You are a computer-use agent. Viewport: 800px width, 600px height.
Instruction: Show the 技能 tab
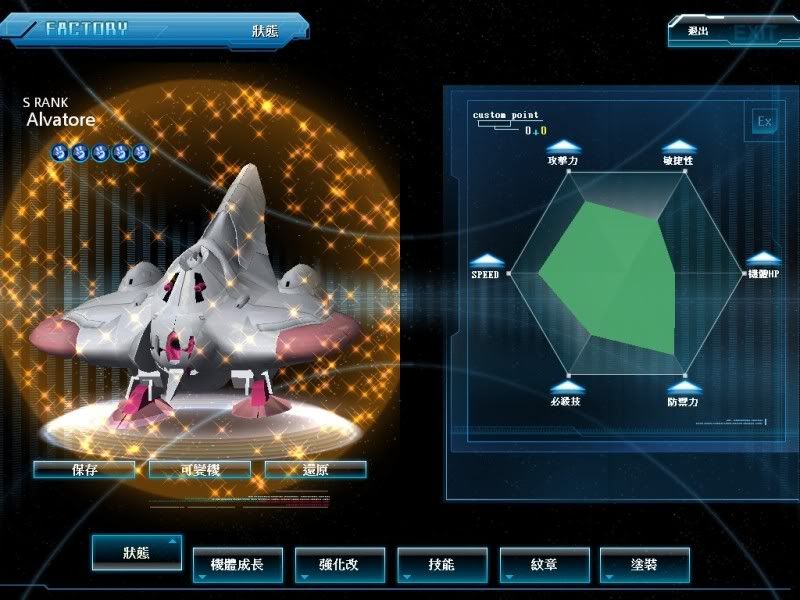(442, 565)
